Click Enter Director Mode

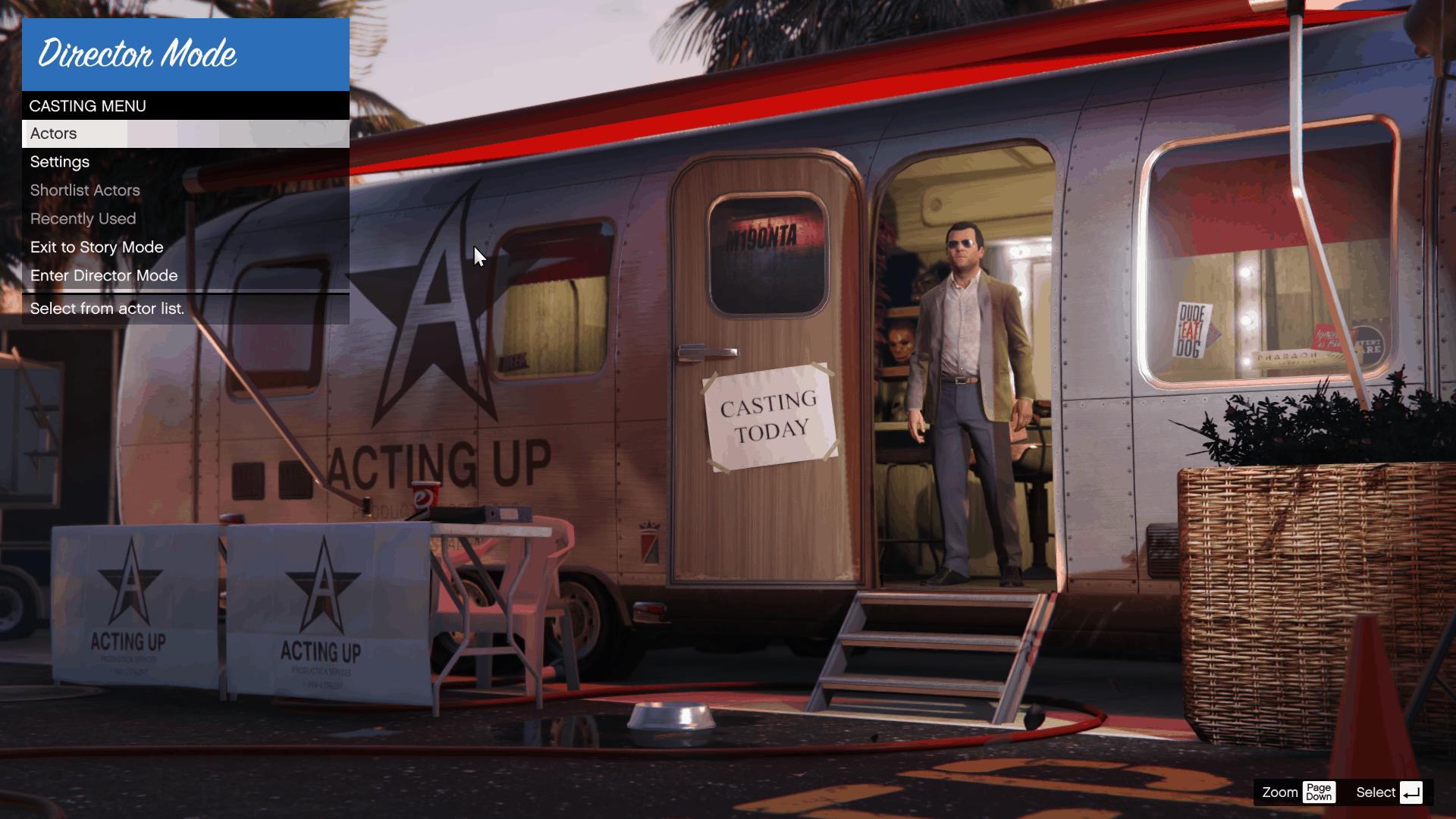(x=104, y=275)
